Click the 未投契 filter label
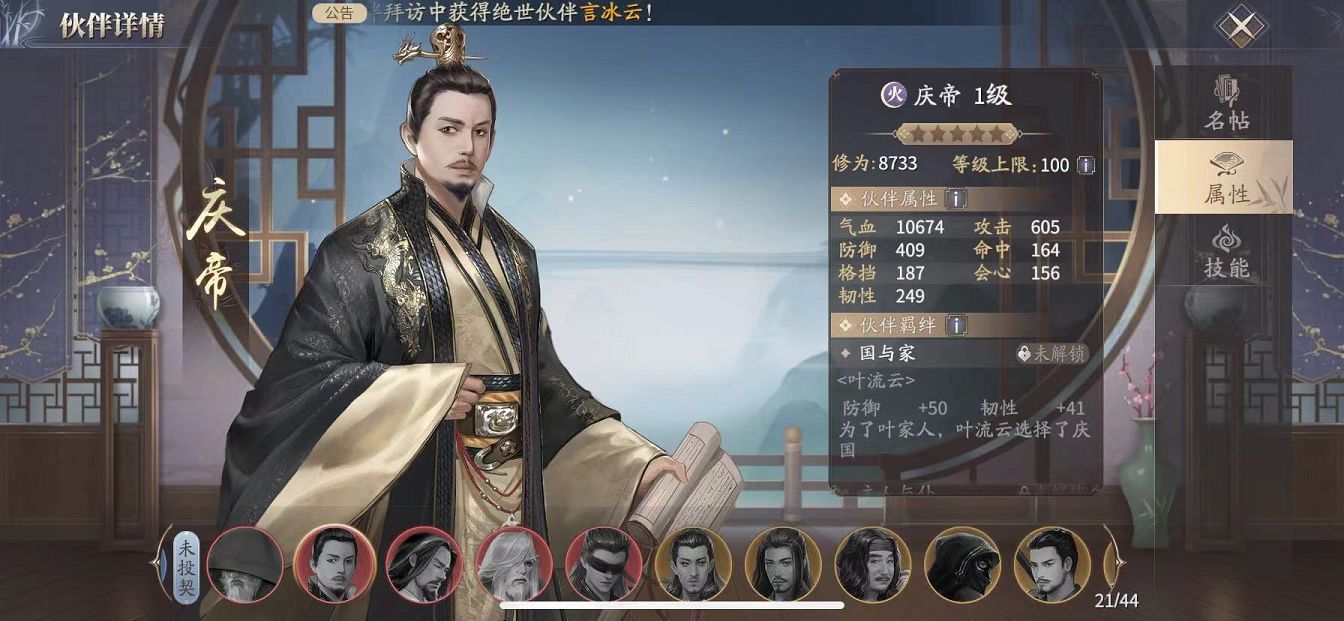The image size is (1344, 621). [x=186, y=563]
